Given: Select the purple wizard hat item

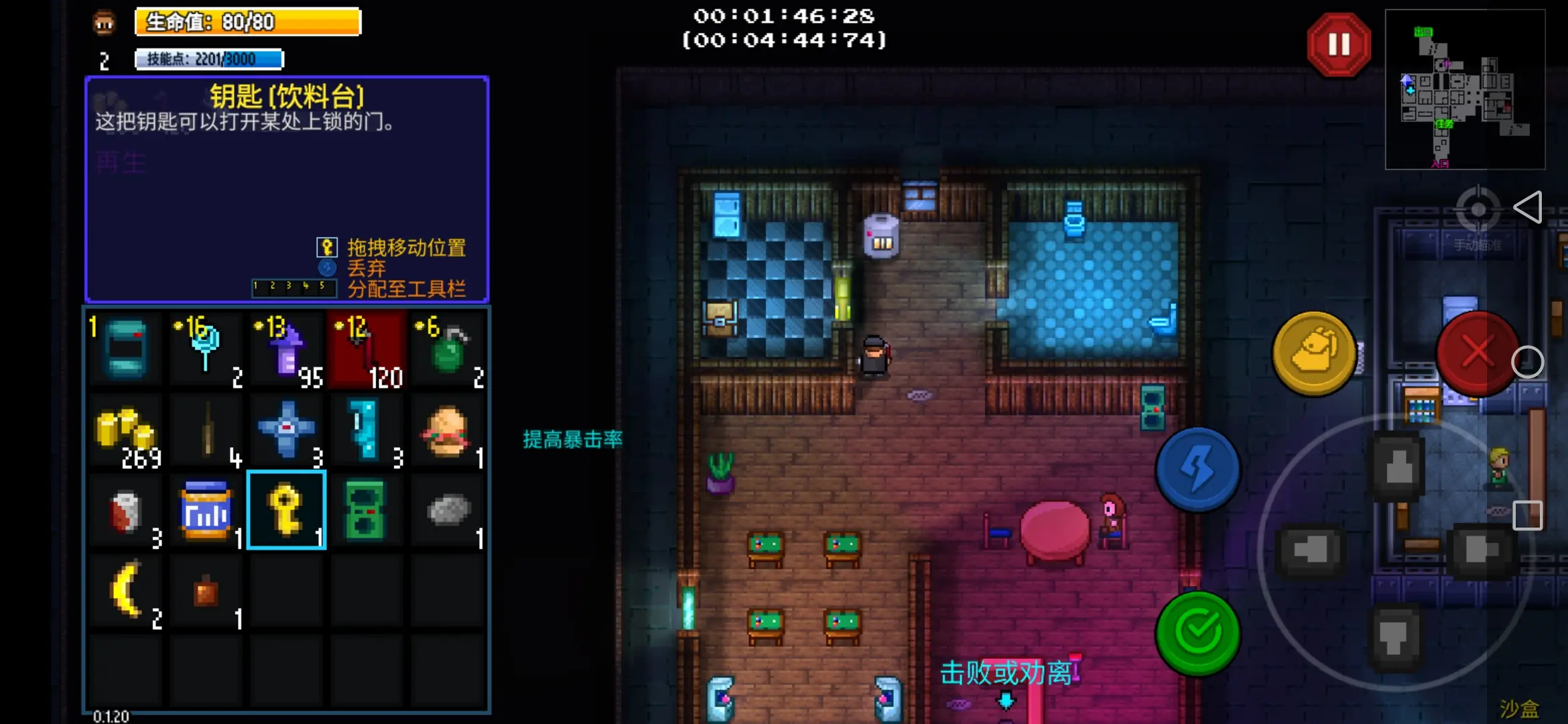Looking at the screenshot, I should [x=287, y=350].
